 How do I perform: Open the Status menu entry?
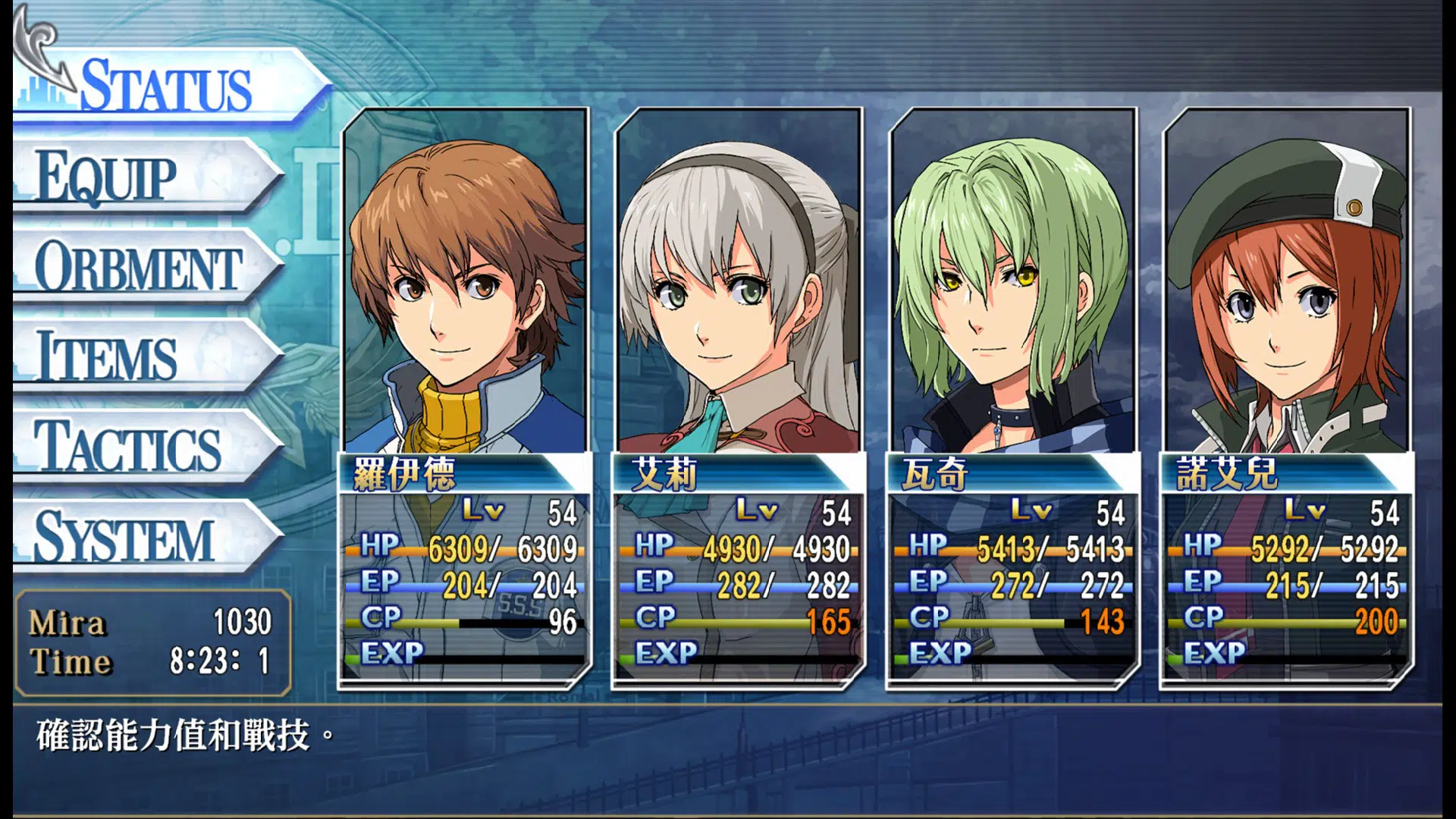click(167, 85)
